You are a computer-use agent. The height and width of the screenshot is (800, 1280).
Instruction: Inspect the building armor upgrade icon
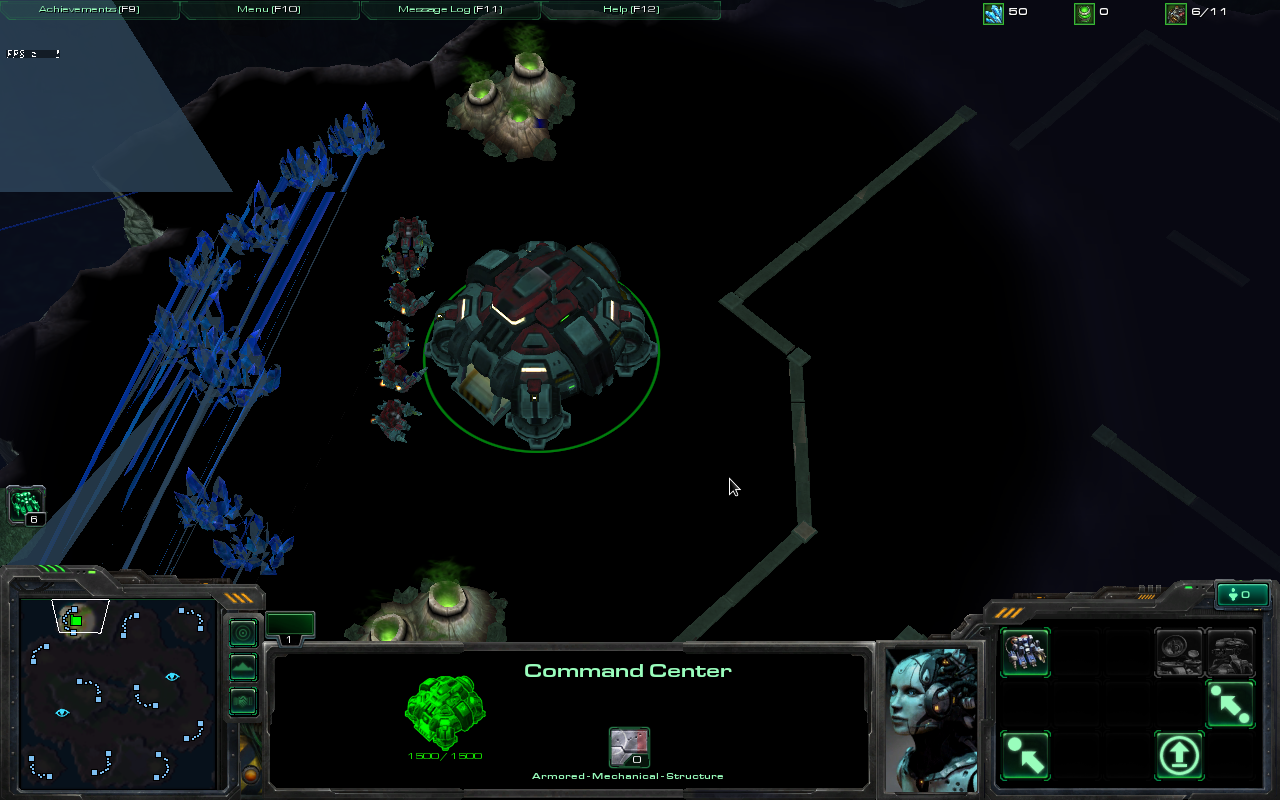(x=629, y=747)
